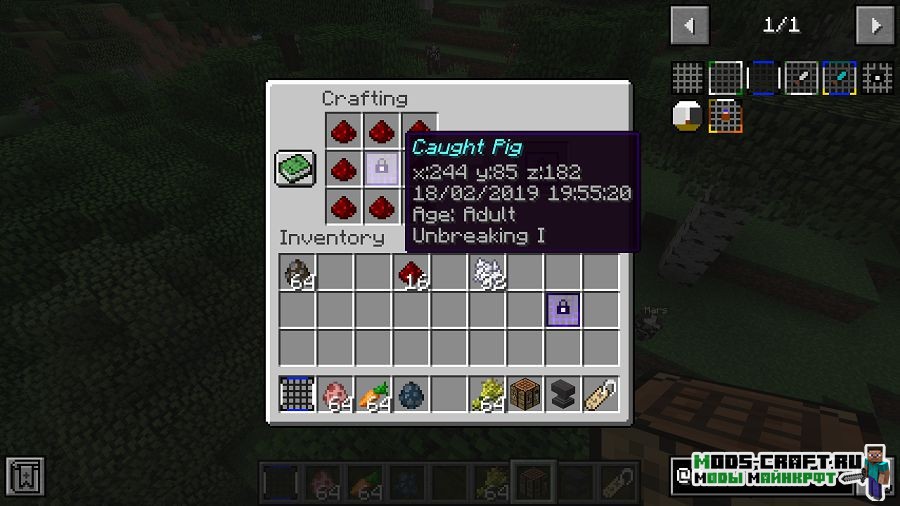900x506 pixels.
Task: Go to next JEI page
Action: point(875,25)
